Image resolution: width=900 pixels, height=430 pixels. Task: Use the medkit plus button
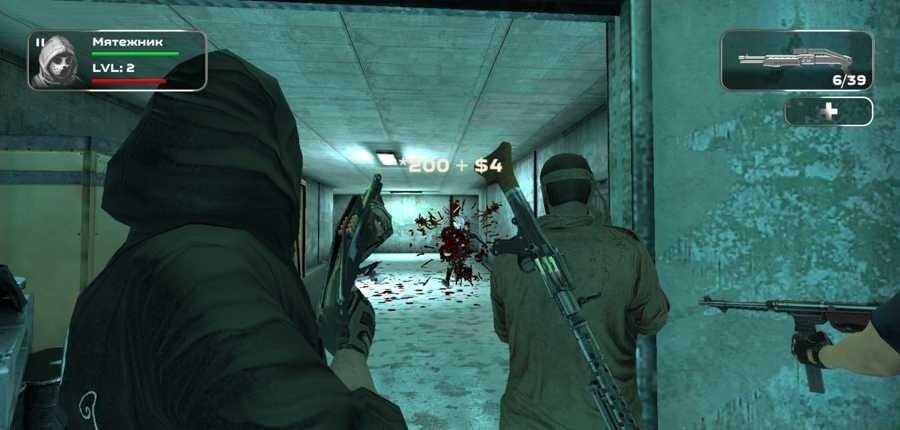coord(828,111)
